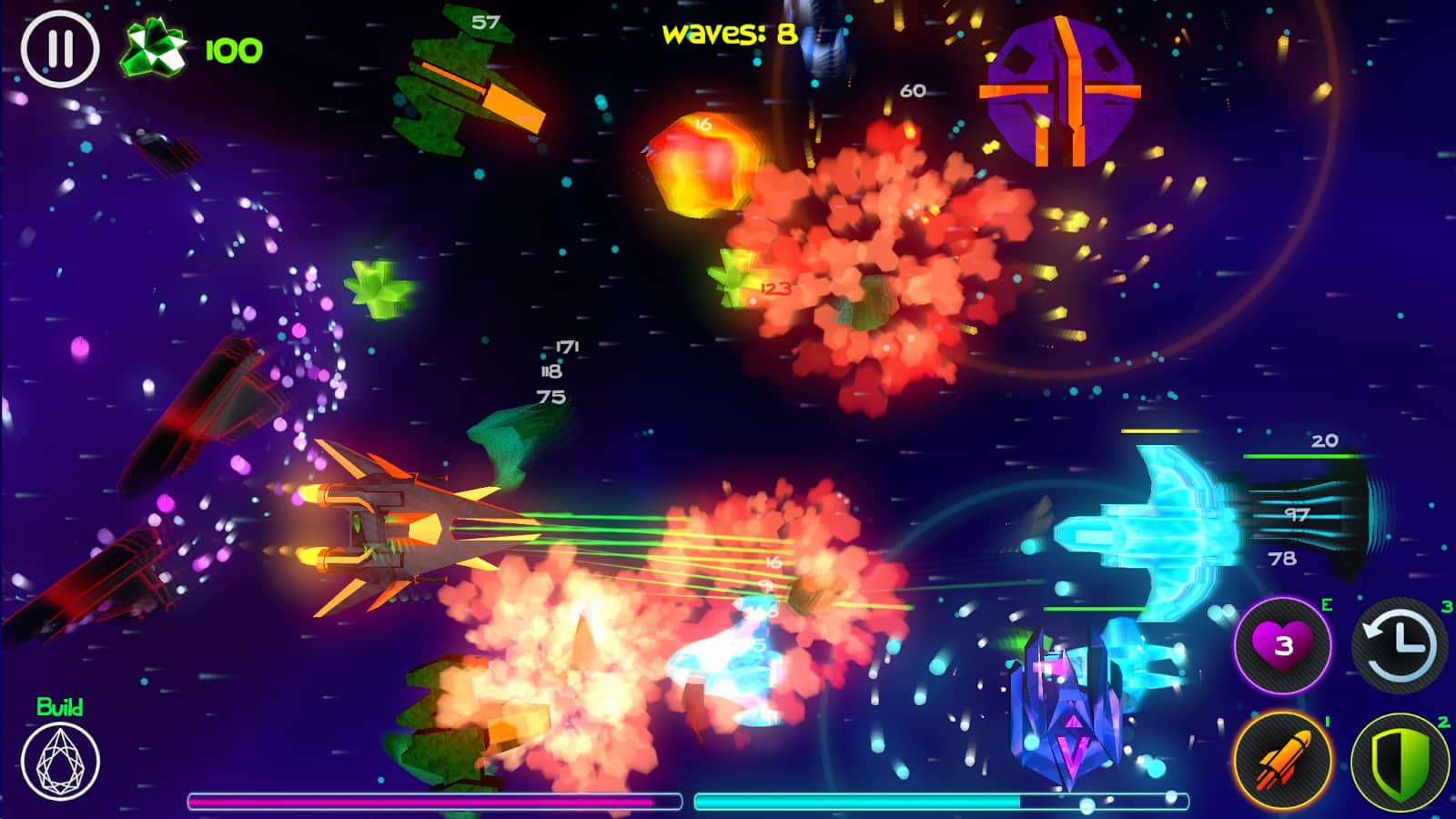Activate the purple heart heal ability
Screen dimensions: 1456x819
click(x=1283, y=645)
